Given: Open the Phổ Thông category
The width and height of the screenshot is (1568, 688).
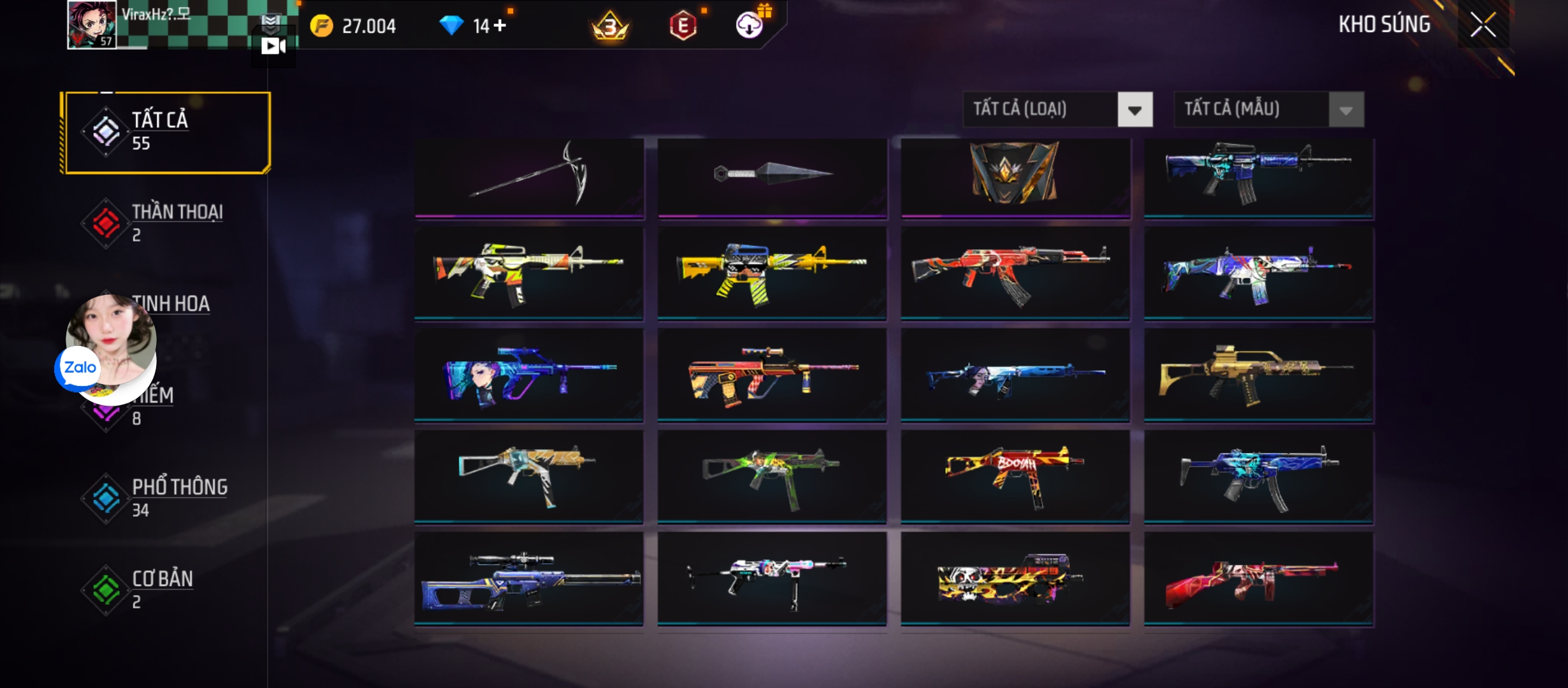Looking at the screenshot, I should tap(167, 498).
